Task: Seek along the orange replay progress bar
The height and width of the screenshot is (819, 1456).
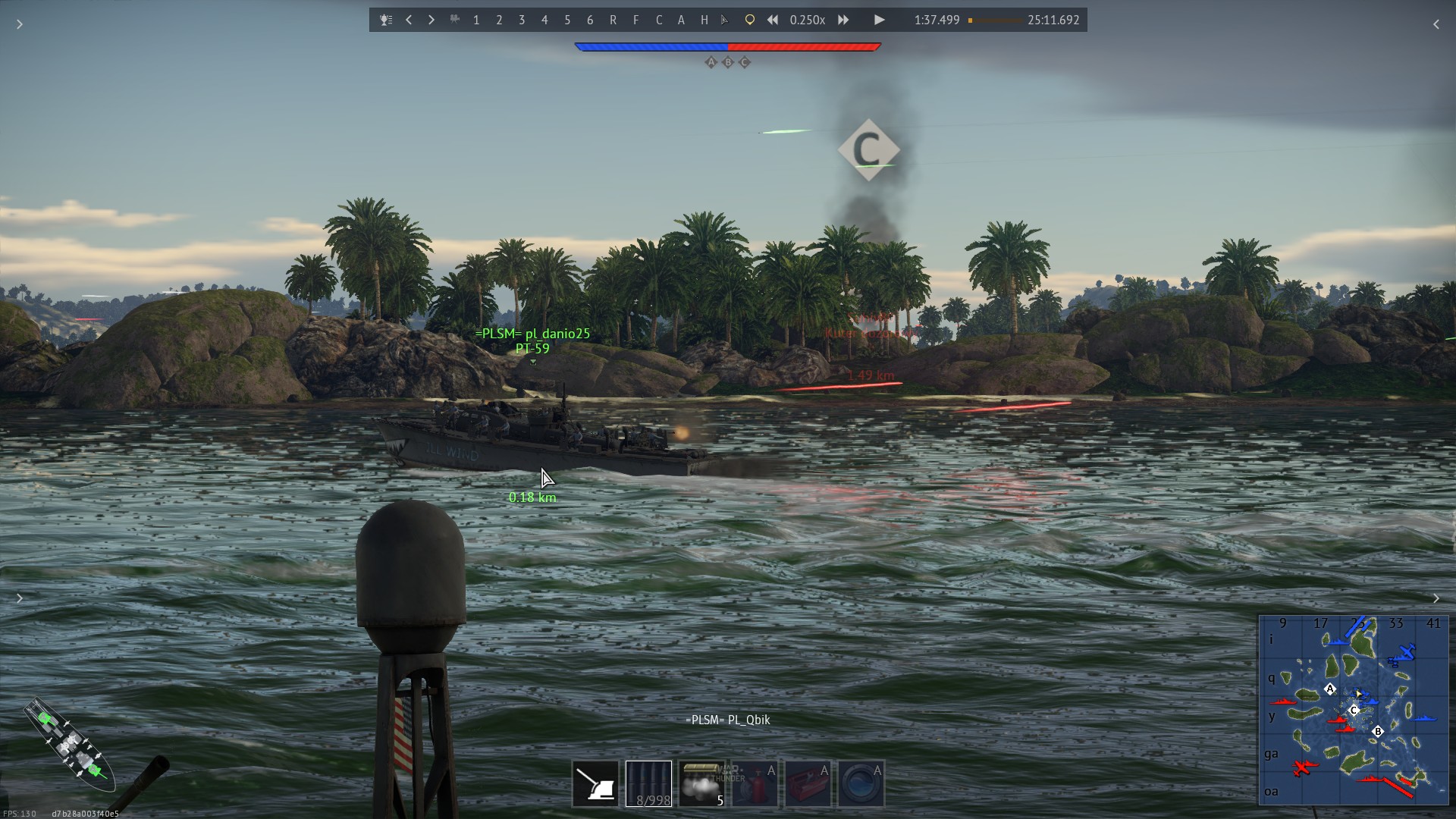Action: 995,20
